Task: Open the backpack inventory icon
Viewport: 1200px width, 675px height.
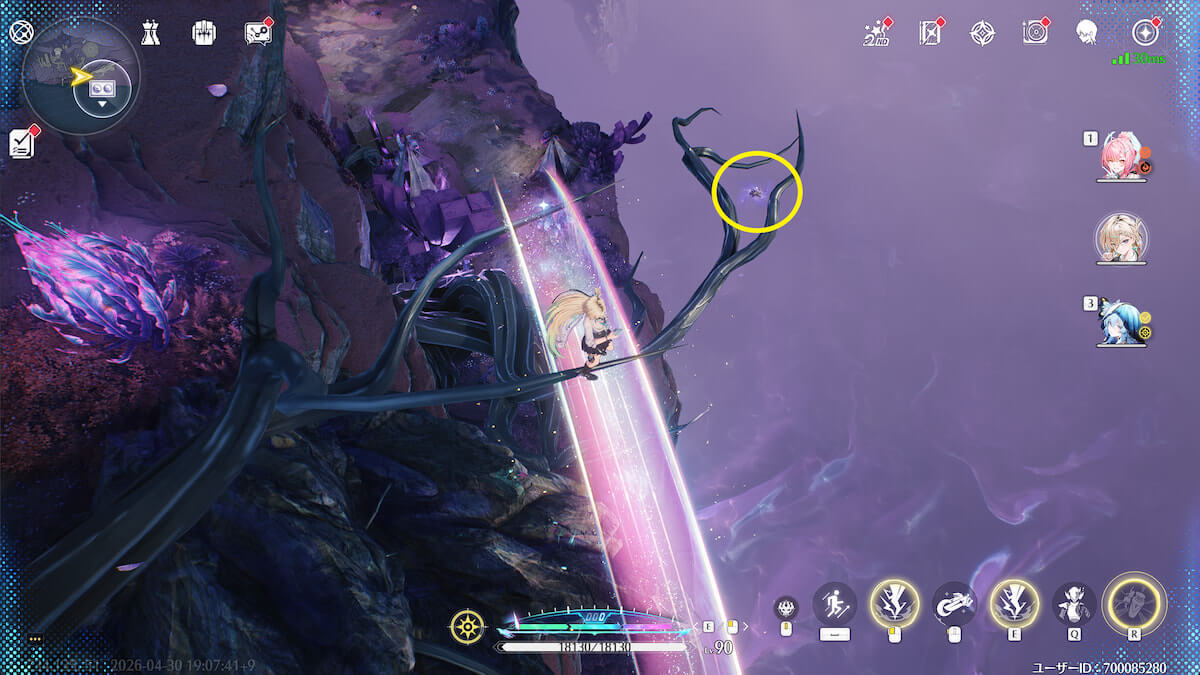Action: (x=204, y=33)
